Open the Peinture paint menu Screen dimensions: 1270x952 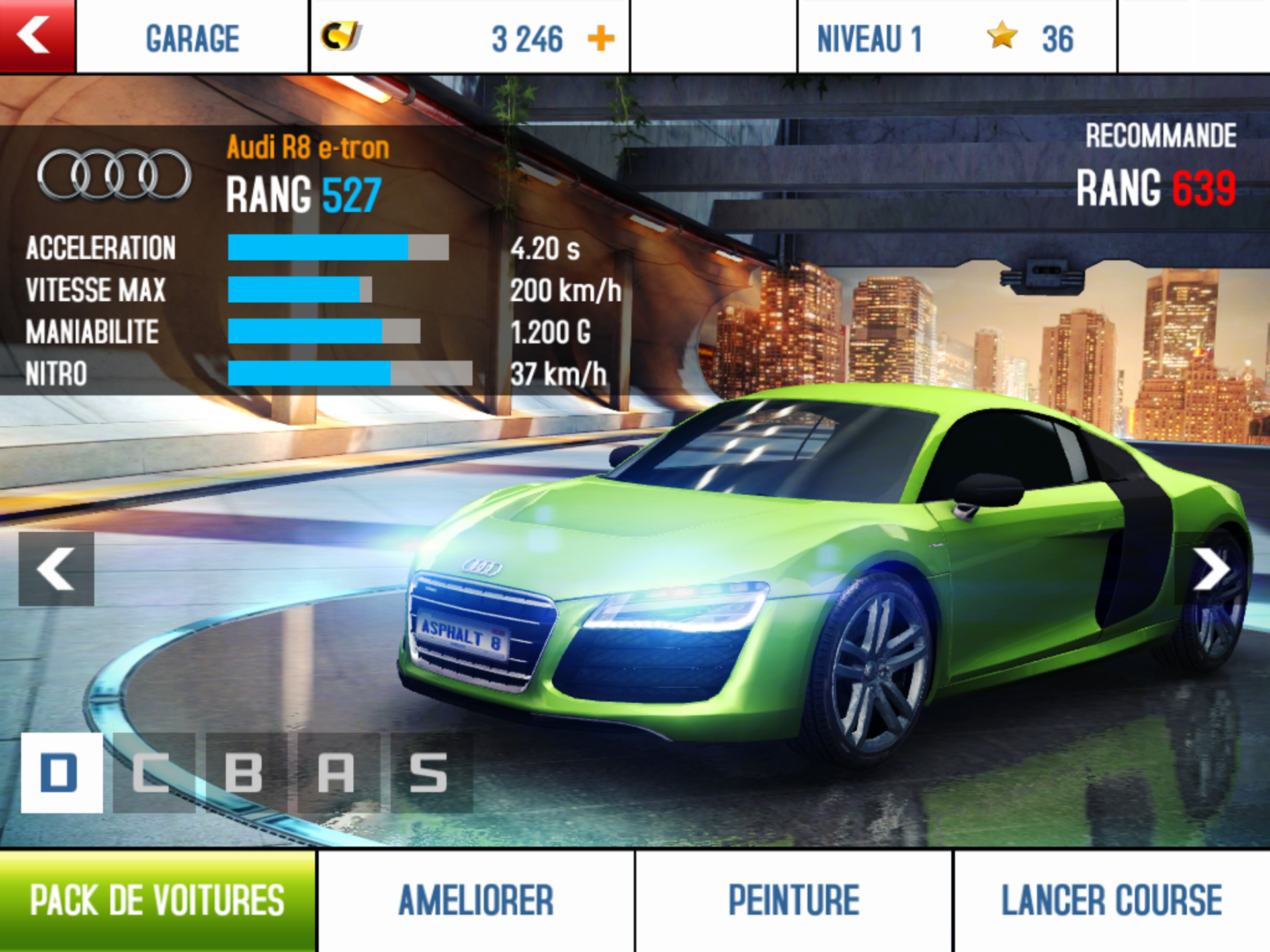[794, 900]
